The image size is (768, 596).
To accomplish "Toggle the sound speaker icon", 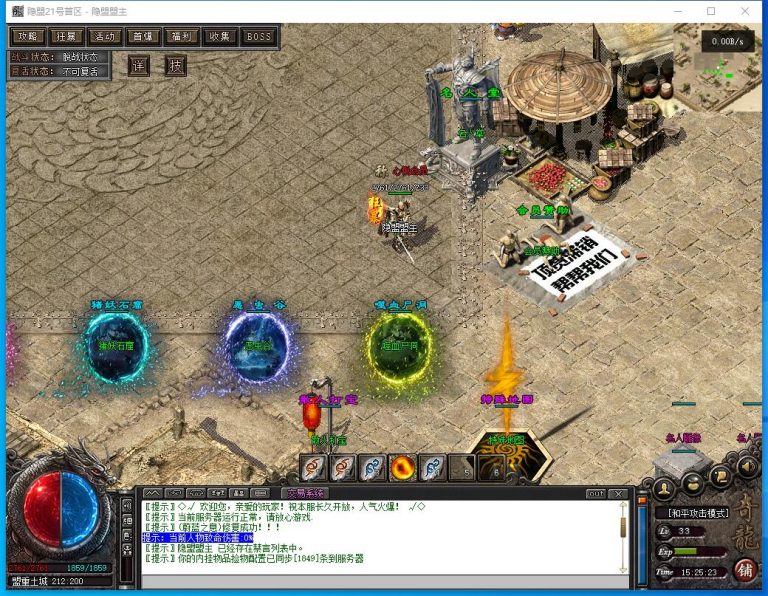I will coord(747,466).
